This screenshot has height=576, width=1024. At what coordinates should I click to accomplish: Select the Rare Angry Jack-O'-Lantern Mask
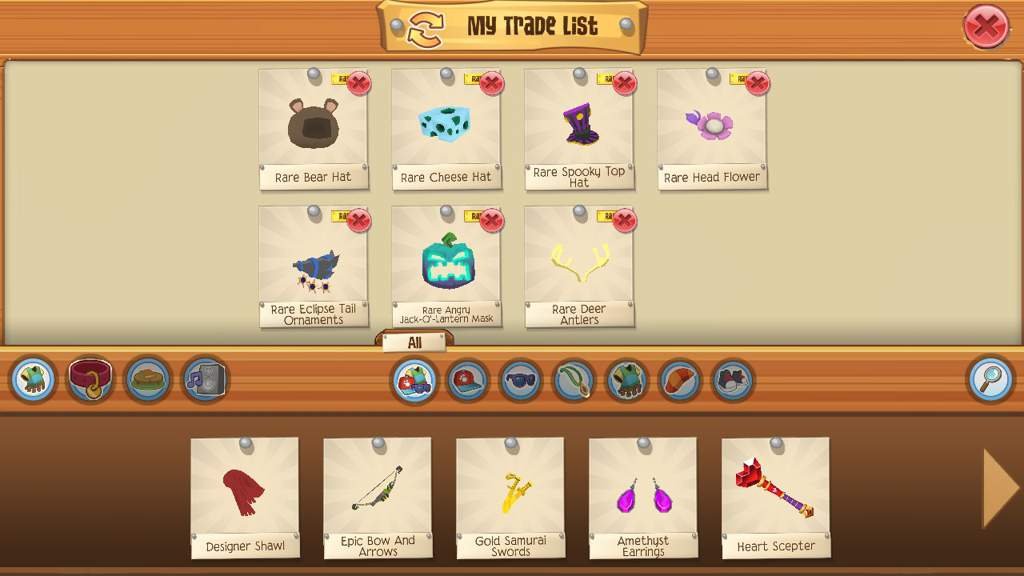pos(446,263)
